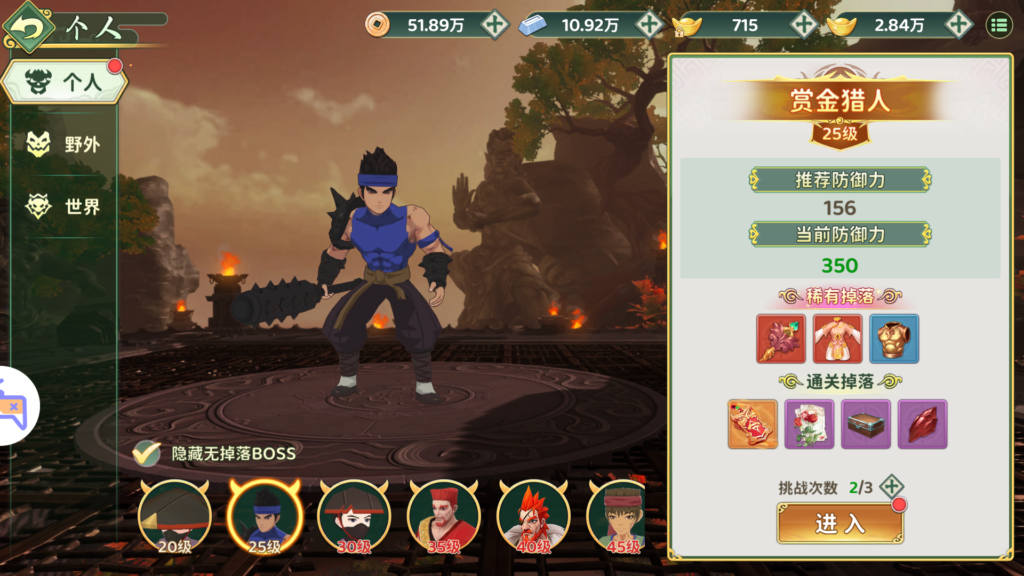This screenshot has width=1024, height=576.
Task: View the red crystal clear reward
Action: [922, 424]
